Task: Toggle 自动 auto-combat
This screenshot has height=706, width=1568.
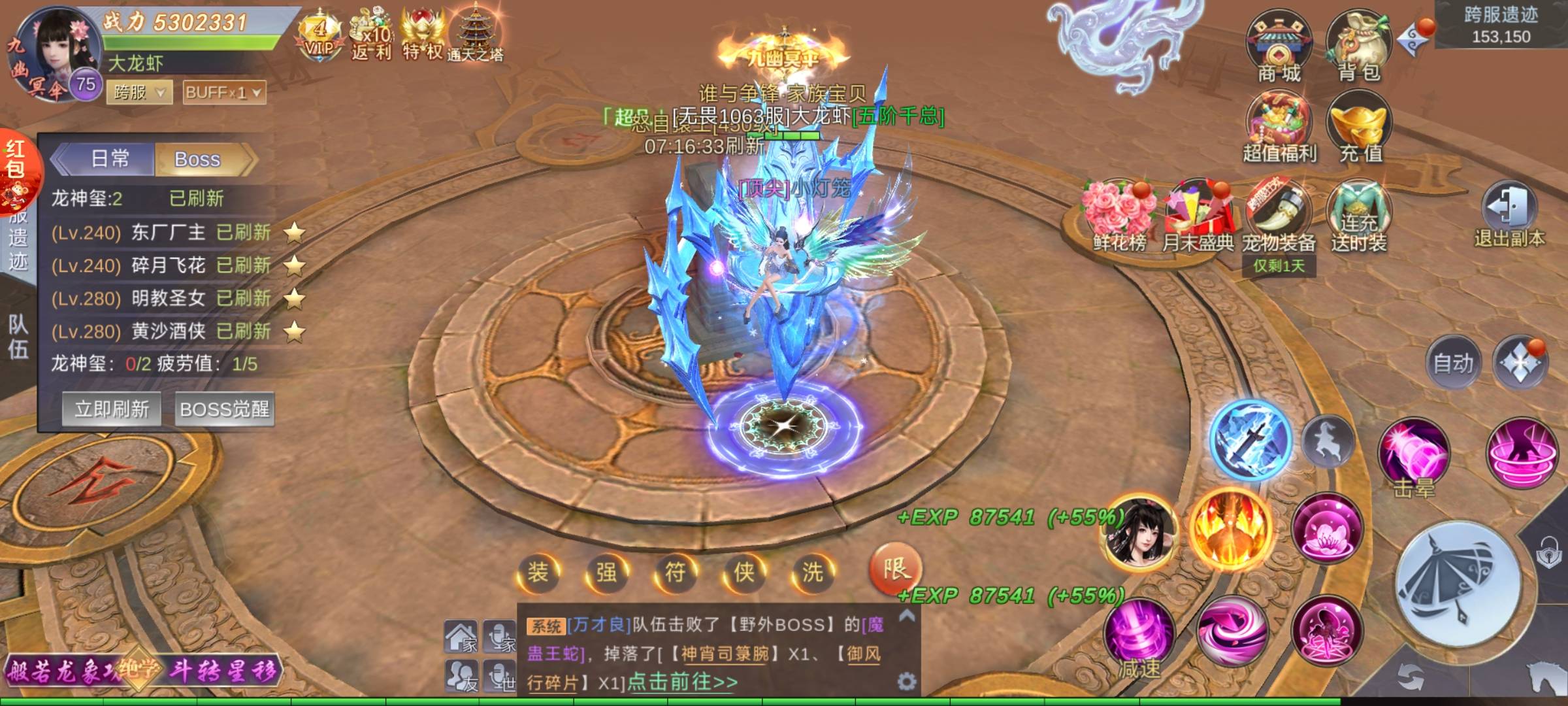Action: click(x=1453, y=363)
